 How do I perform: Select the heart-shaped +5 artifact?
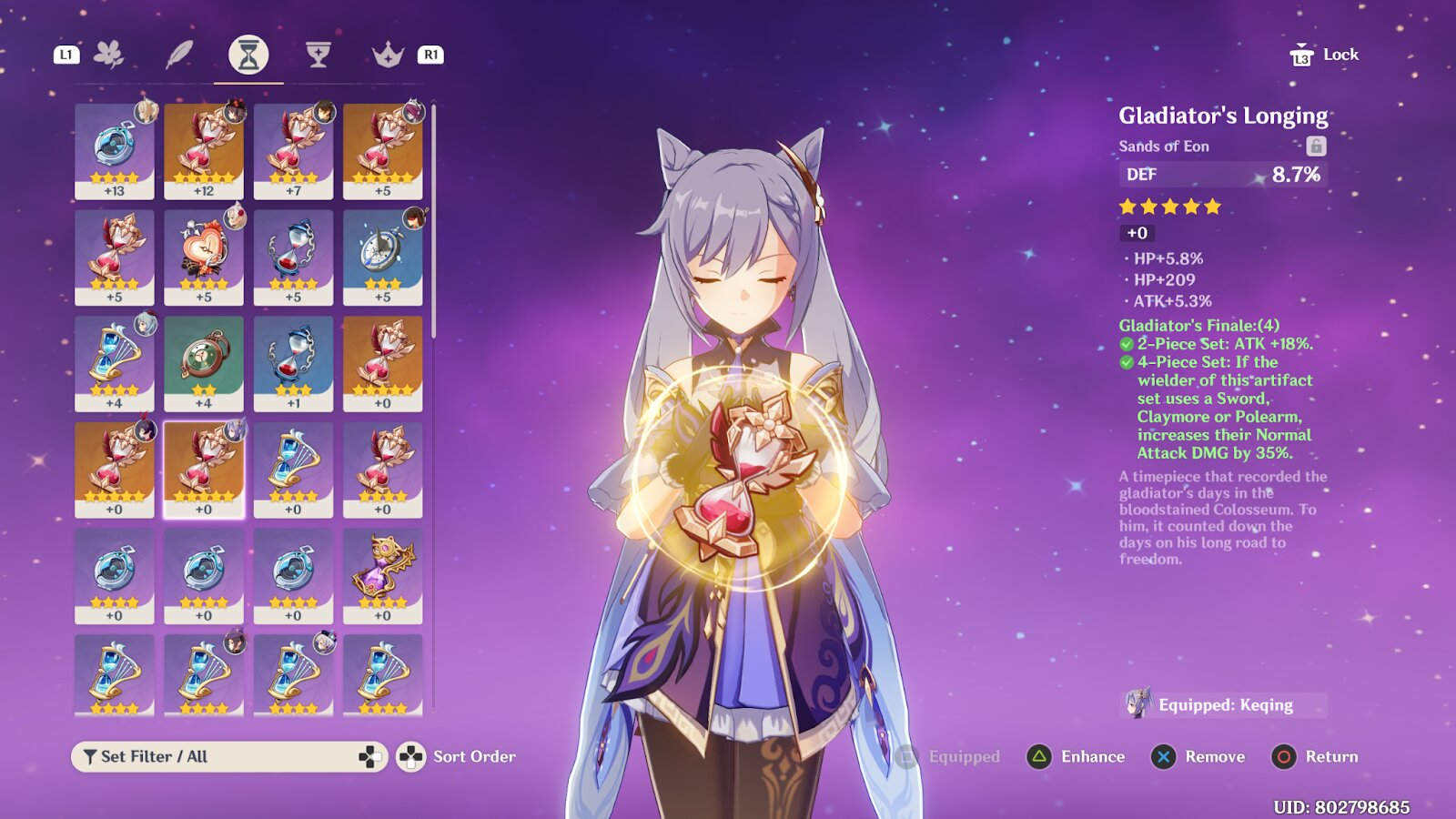click(x=204, y=257)
